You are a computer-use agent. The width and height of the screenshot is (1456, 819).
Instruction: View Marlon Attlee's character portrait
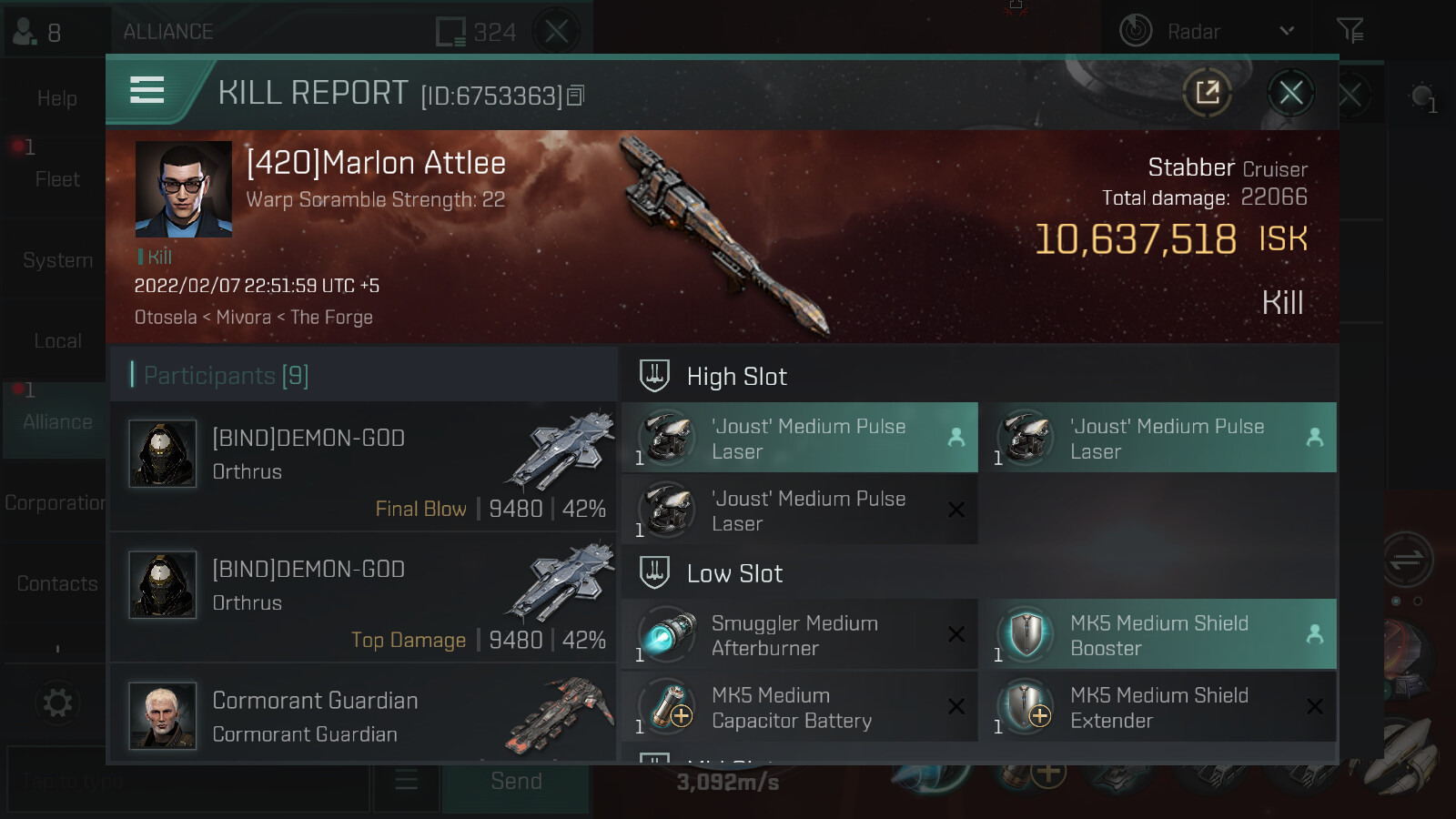[183, 189]
